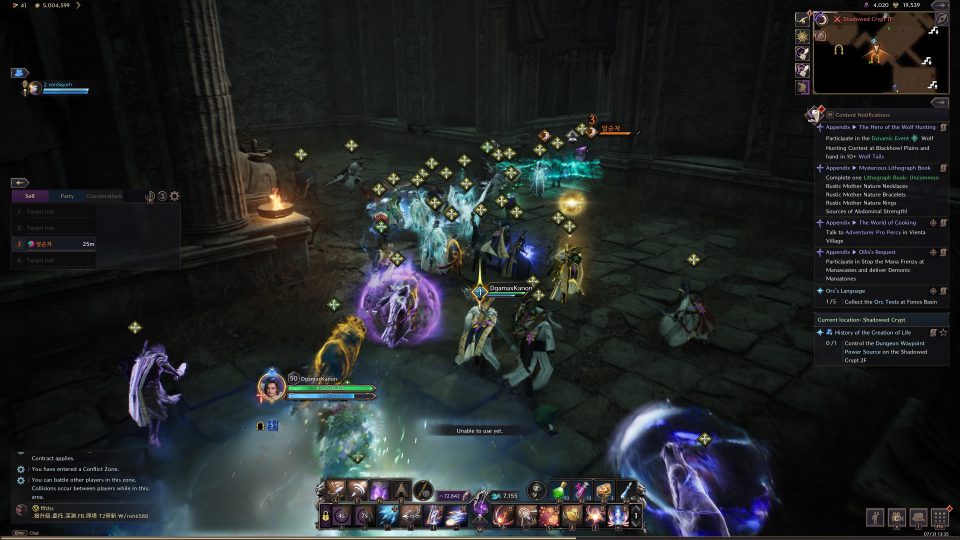The height and width of the screenshot is (540, 960).
Task: Collapse the target panel with arrow button
Action: 21,183
